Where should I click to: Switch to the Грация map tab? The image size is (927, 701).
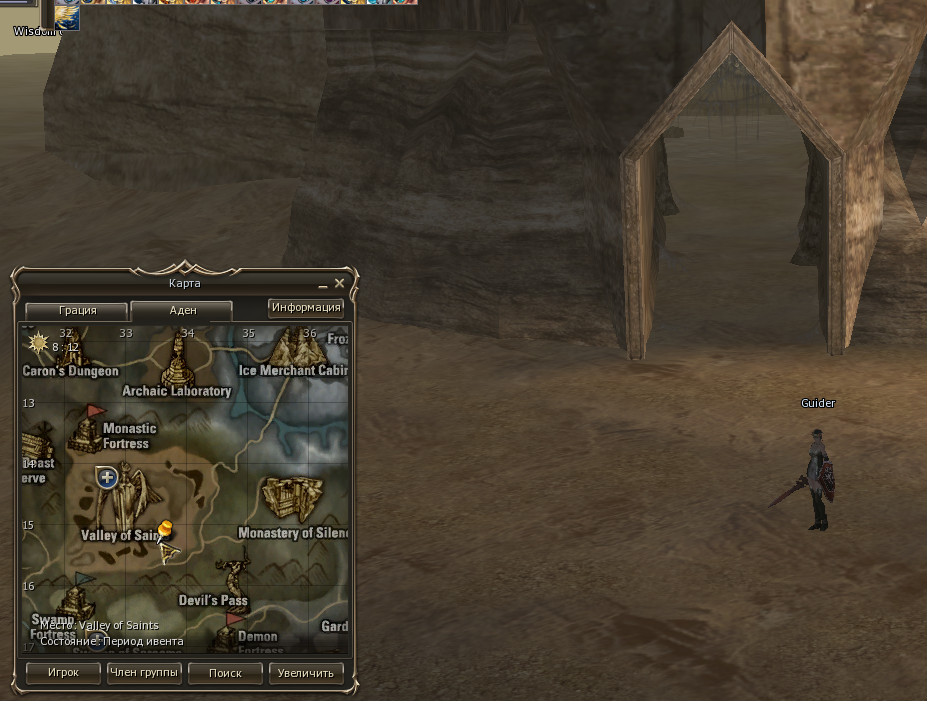(x=77, y=311)
